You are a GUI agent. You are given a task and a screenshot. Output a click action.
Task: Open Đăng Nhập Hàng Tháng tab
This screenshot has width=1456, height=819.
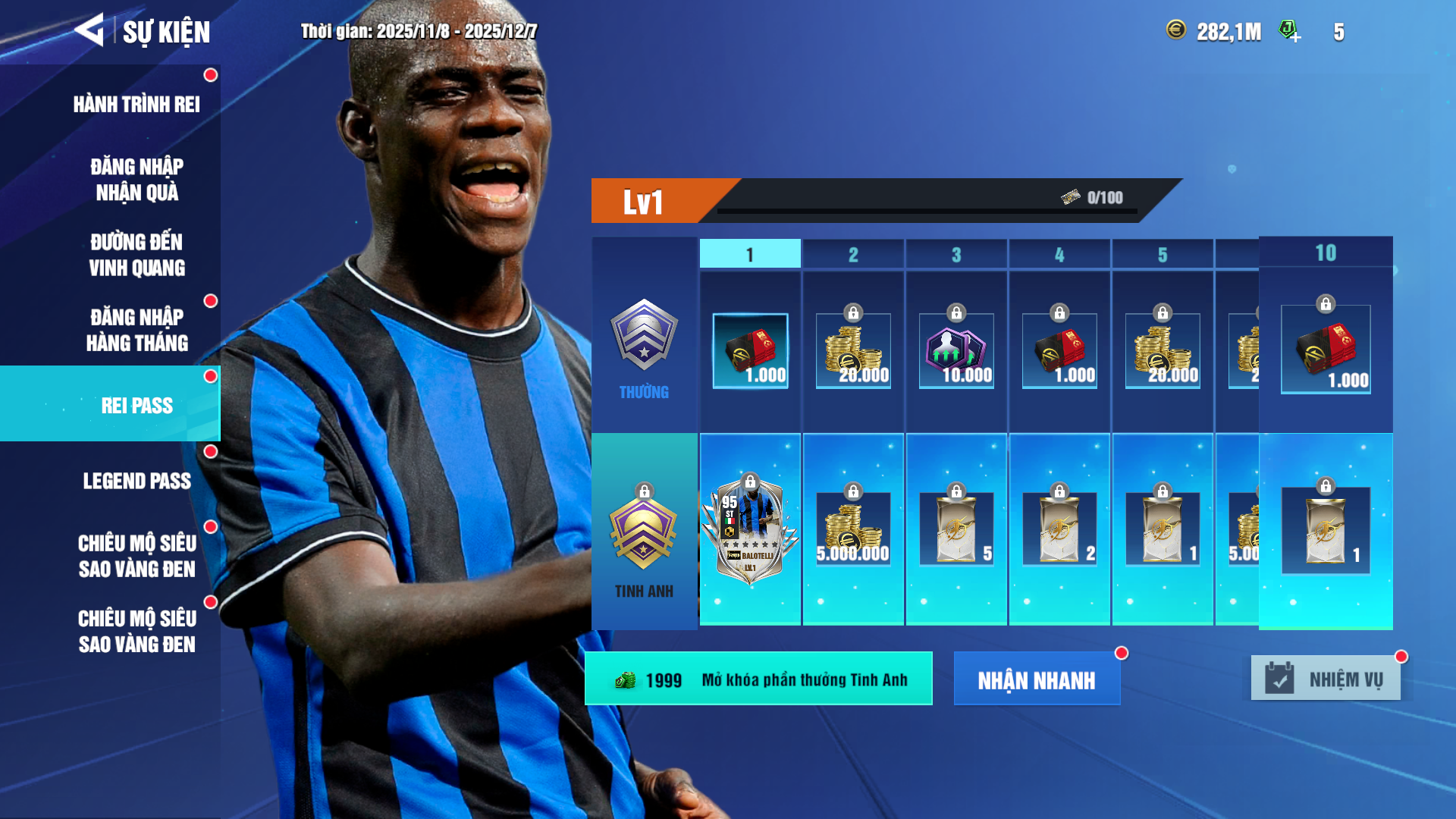(x=136, y=330)
